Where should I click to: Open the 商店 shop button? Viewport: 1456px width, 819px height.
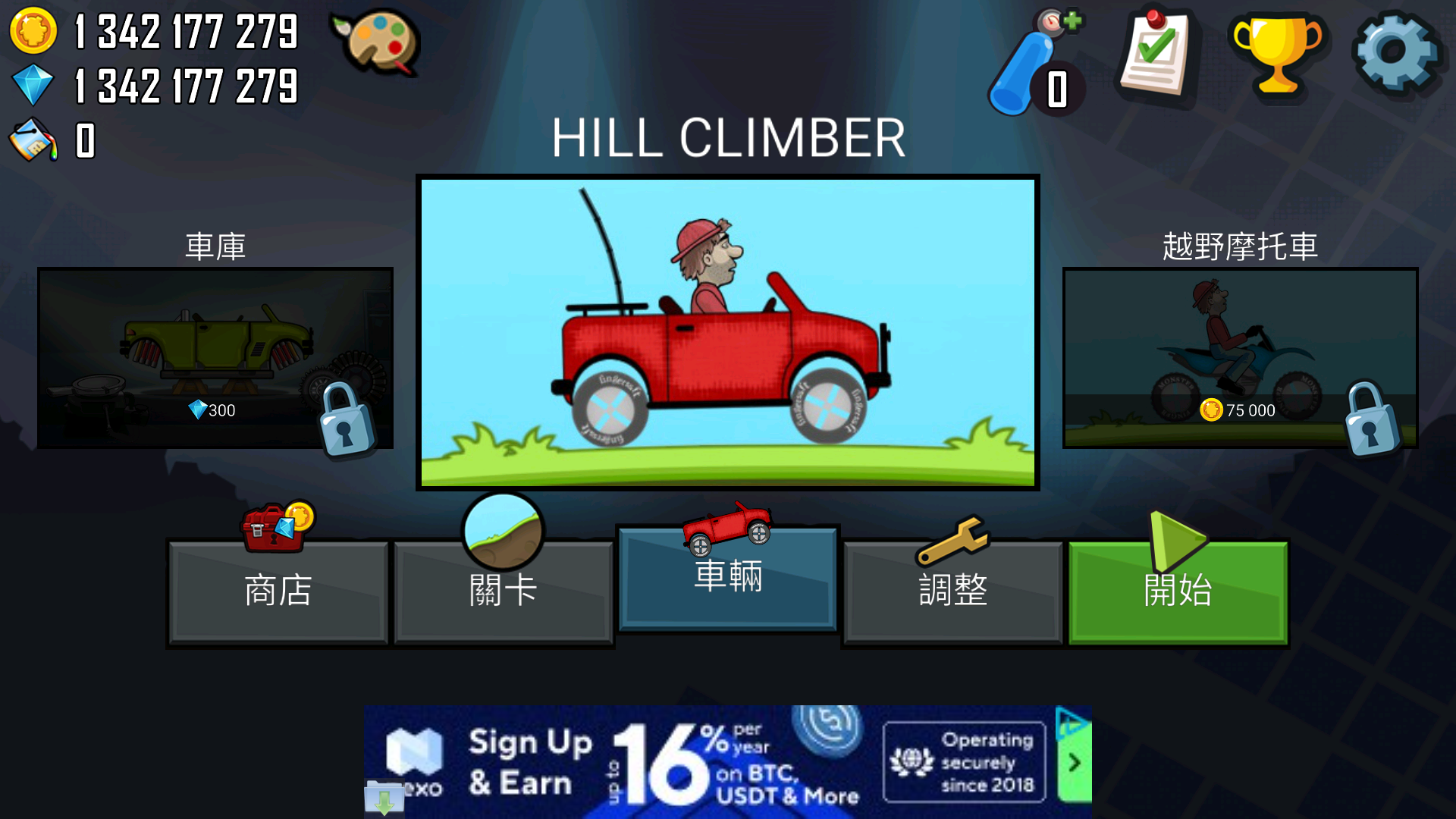pyautogui.click(x=278, y=591)
